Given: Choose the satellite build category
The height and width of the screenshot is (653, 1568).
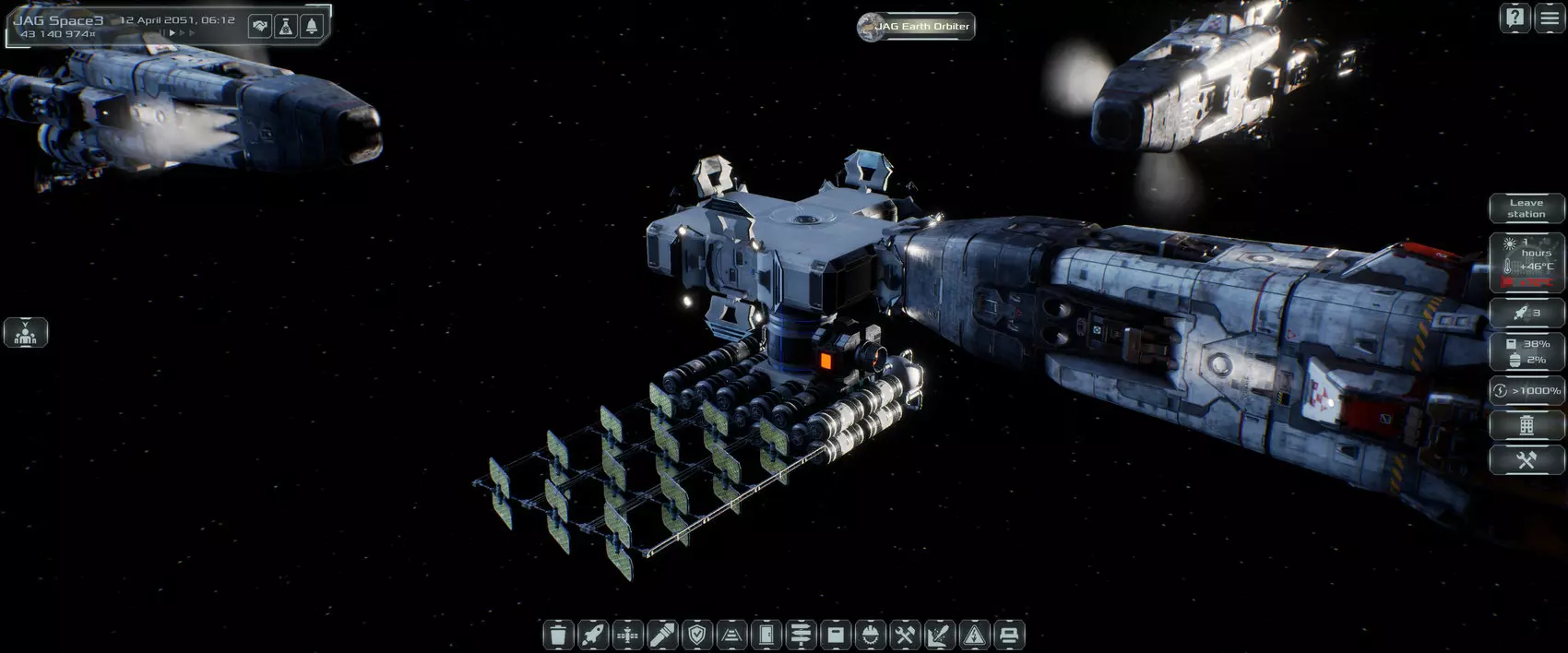Looking at the screenshot, I should 627,635.
